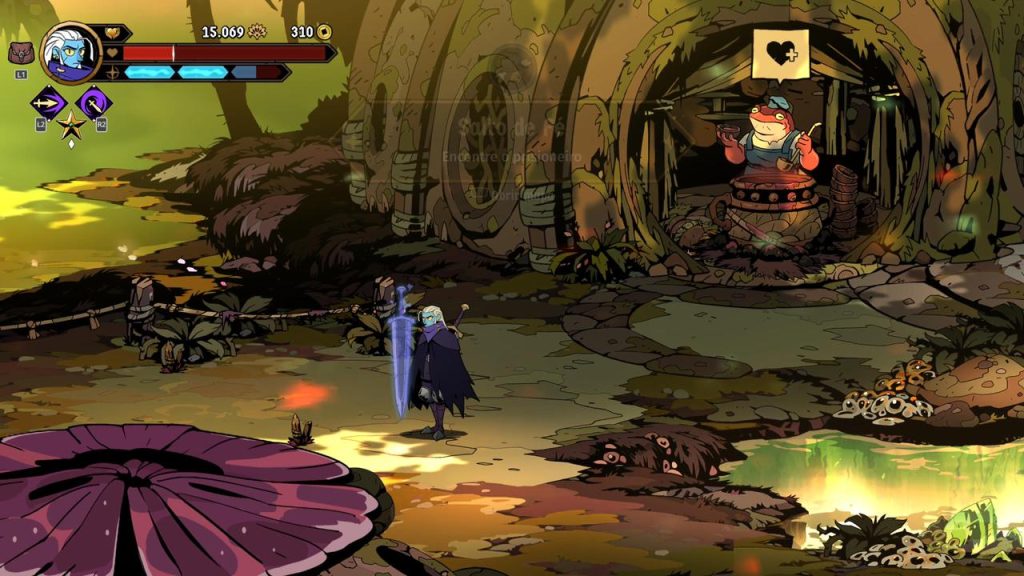
Task: Activate the arrow dash ability
Action: (x=48, y=102)
